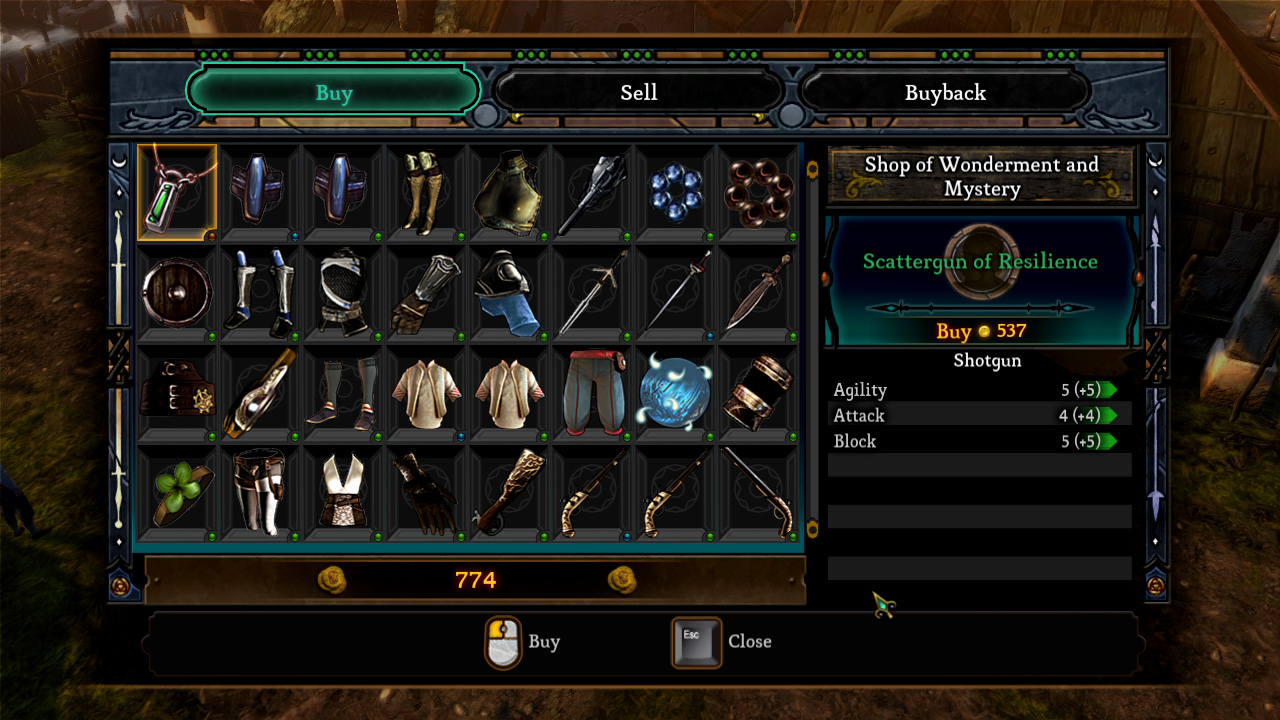The width and height of the screenshot is (1280, 720).
Task: Select a flintlock pistol in the bottom row
Action: 591,492
